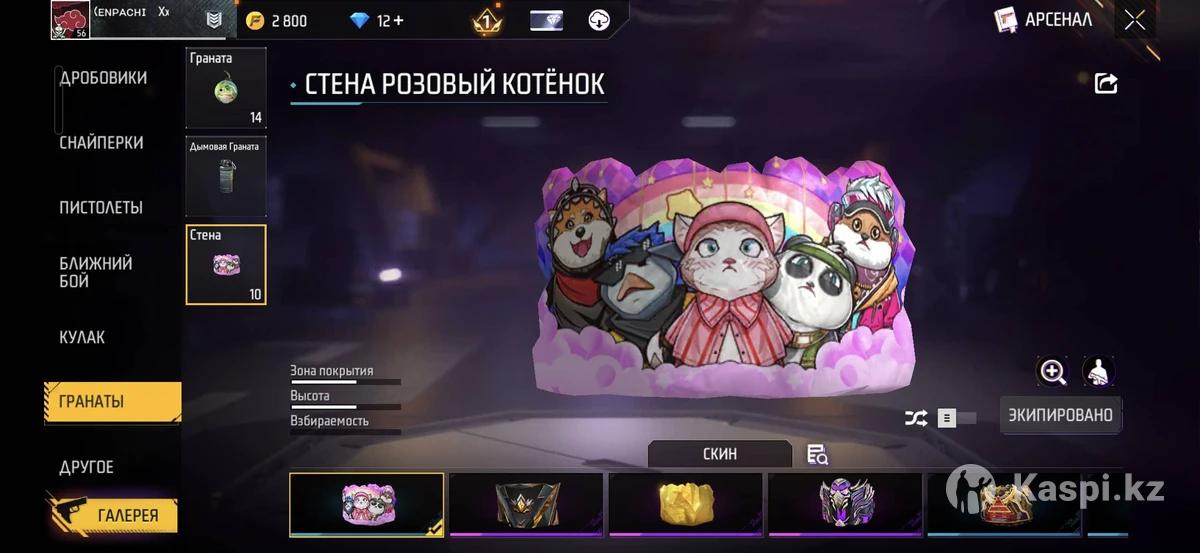Close the Арсенал screen
Viewport: 1200px width, 553px height.
coord(1134,20)
